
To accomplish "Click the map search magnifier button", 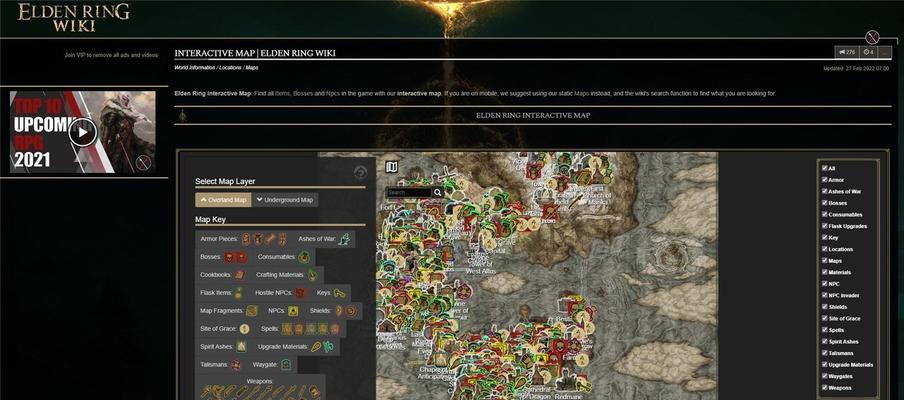I will [x=438, y=192].
